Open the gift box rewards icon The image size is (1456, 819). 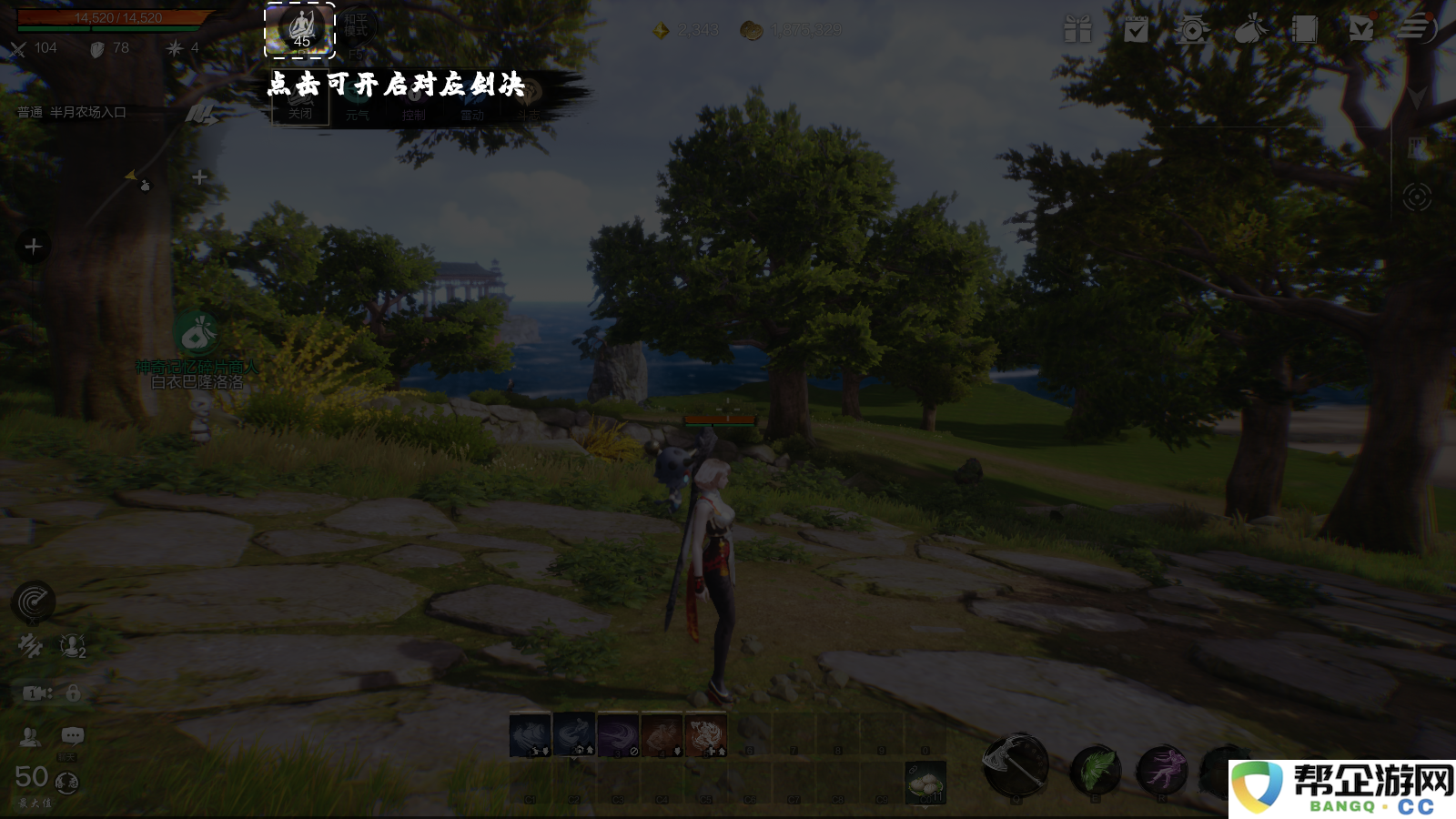coord(1077,29)
